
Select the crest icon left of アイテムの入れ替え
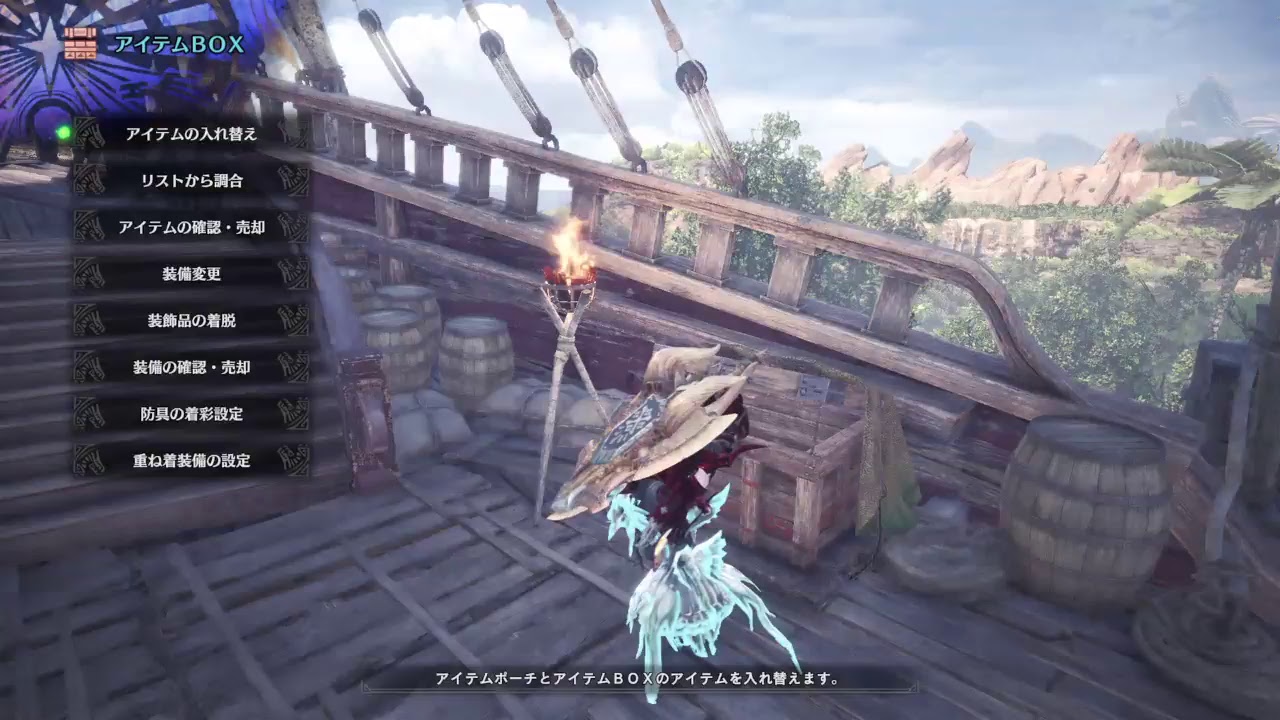[88, 133]
